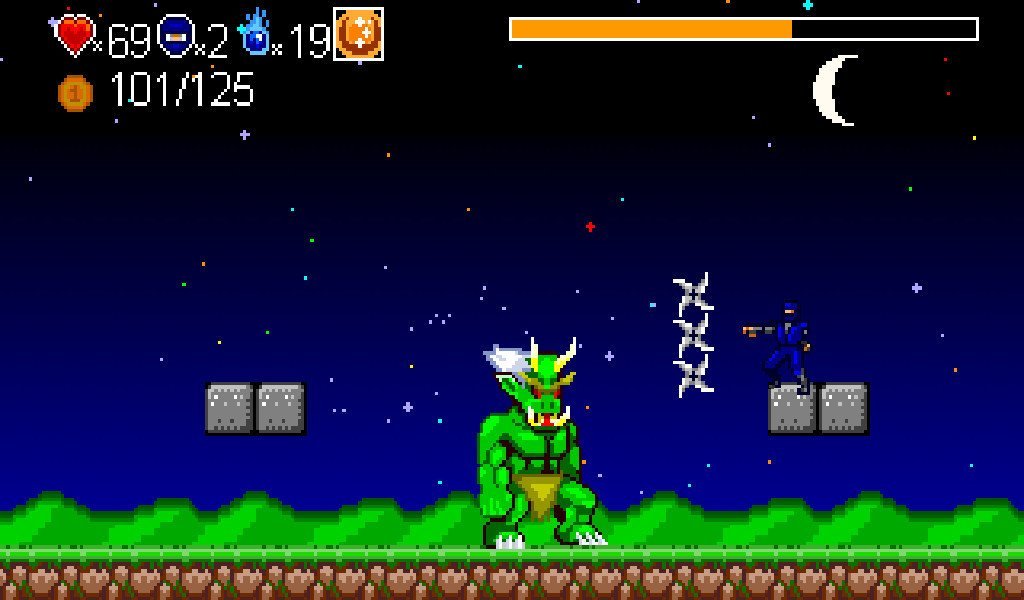
Task: Click the blue flame magic icon
Action: coord(256,34)
